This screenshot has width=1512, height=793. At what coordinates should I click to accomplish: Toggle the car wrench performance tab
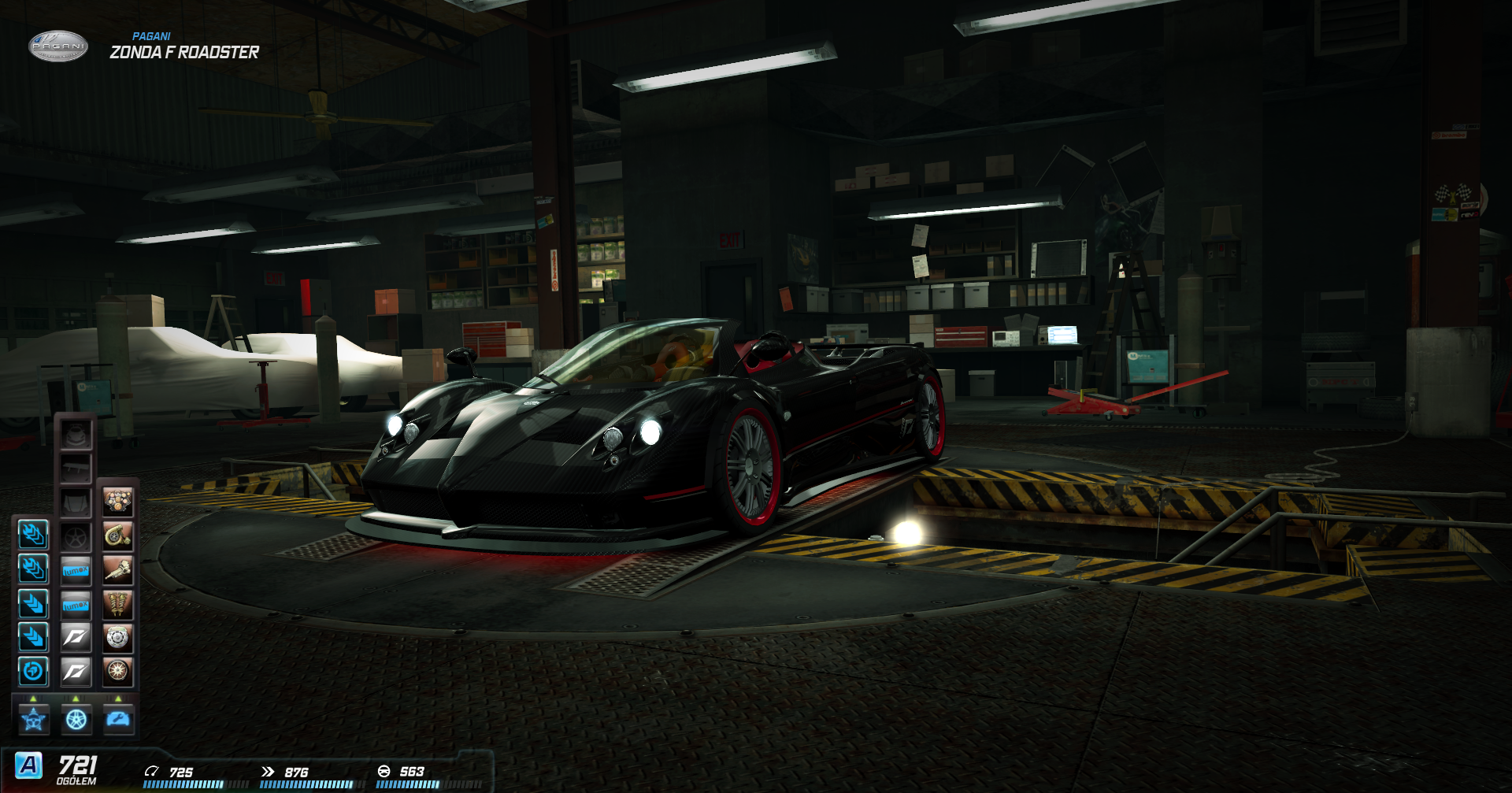[x=119, y=720]
